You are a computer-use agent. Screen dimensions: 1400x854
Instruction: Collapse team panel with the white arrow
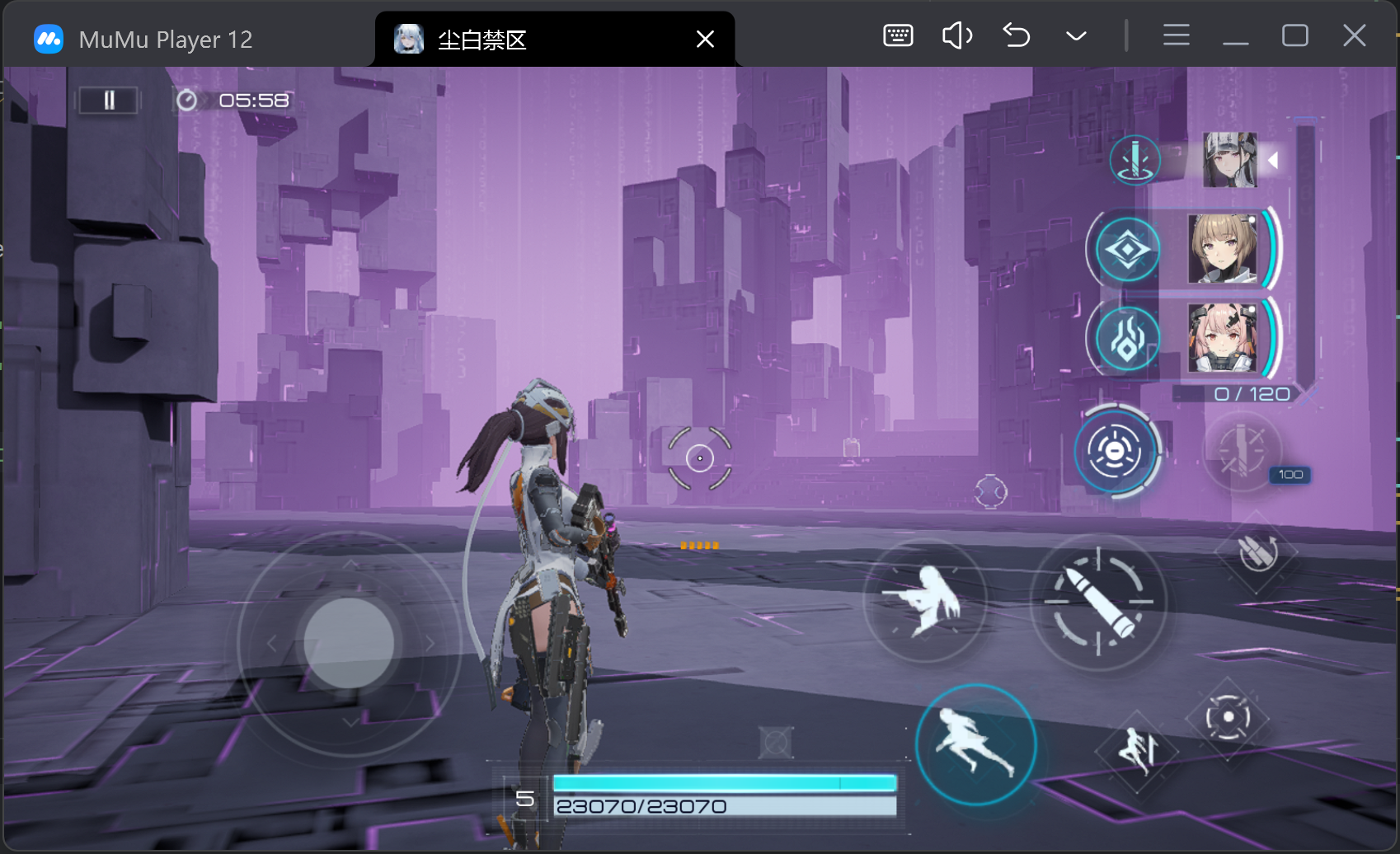[x=1273, y=160]
